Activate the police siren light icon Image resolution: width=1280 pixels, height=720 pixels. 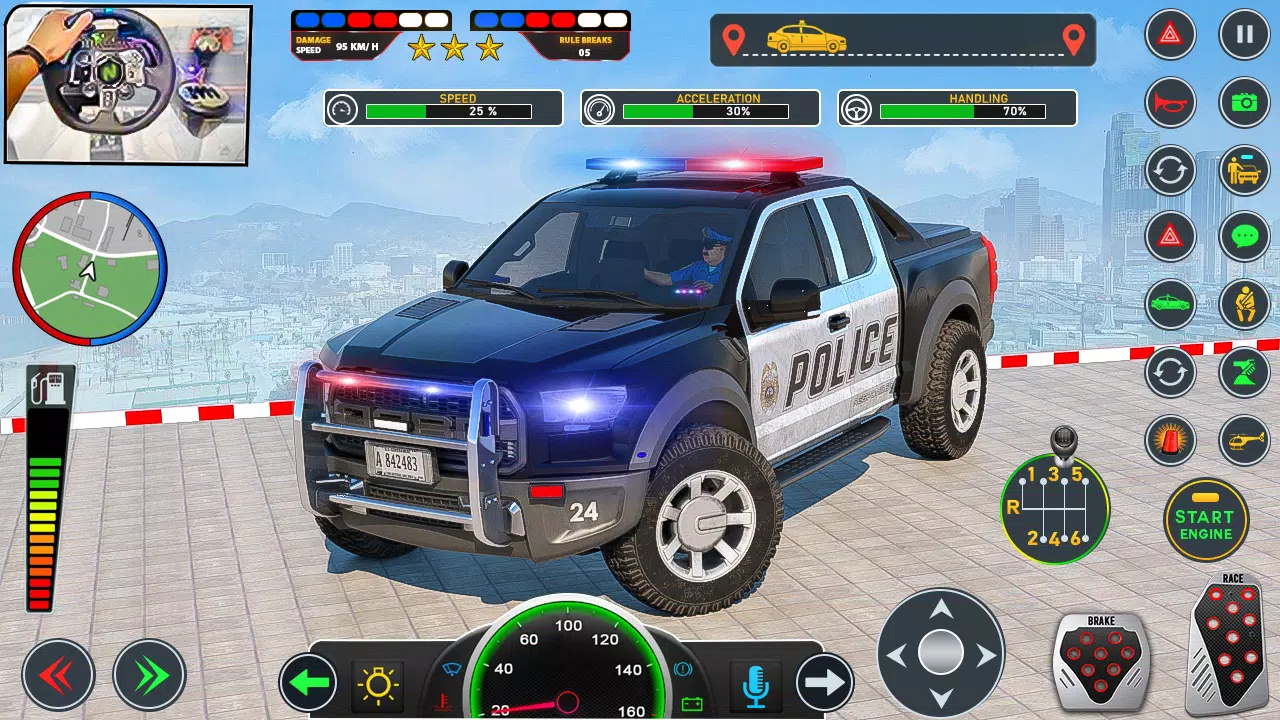1170,439
